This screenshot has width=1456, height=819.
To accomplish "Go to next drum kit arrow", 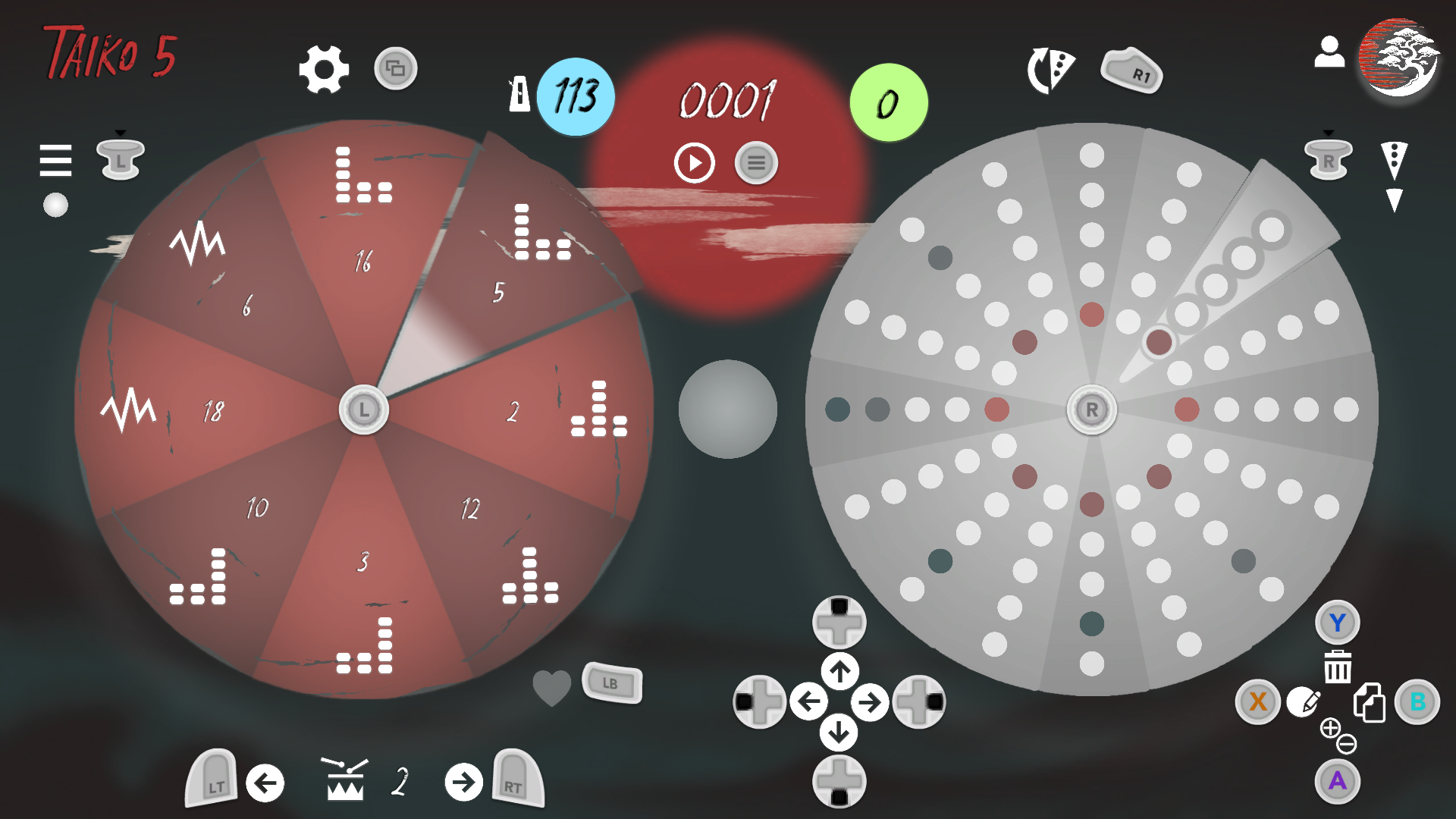I will [463, 783].
